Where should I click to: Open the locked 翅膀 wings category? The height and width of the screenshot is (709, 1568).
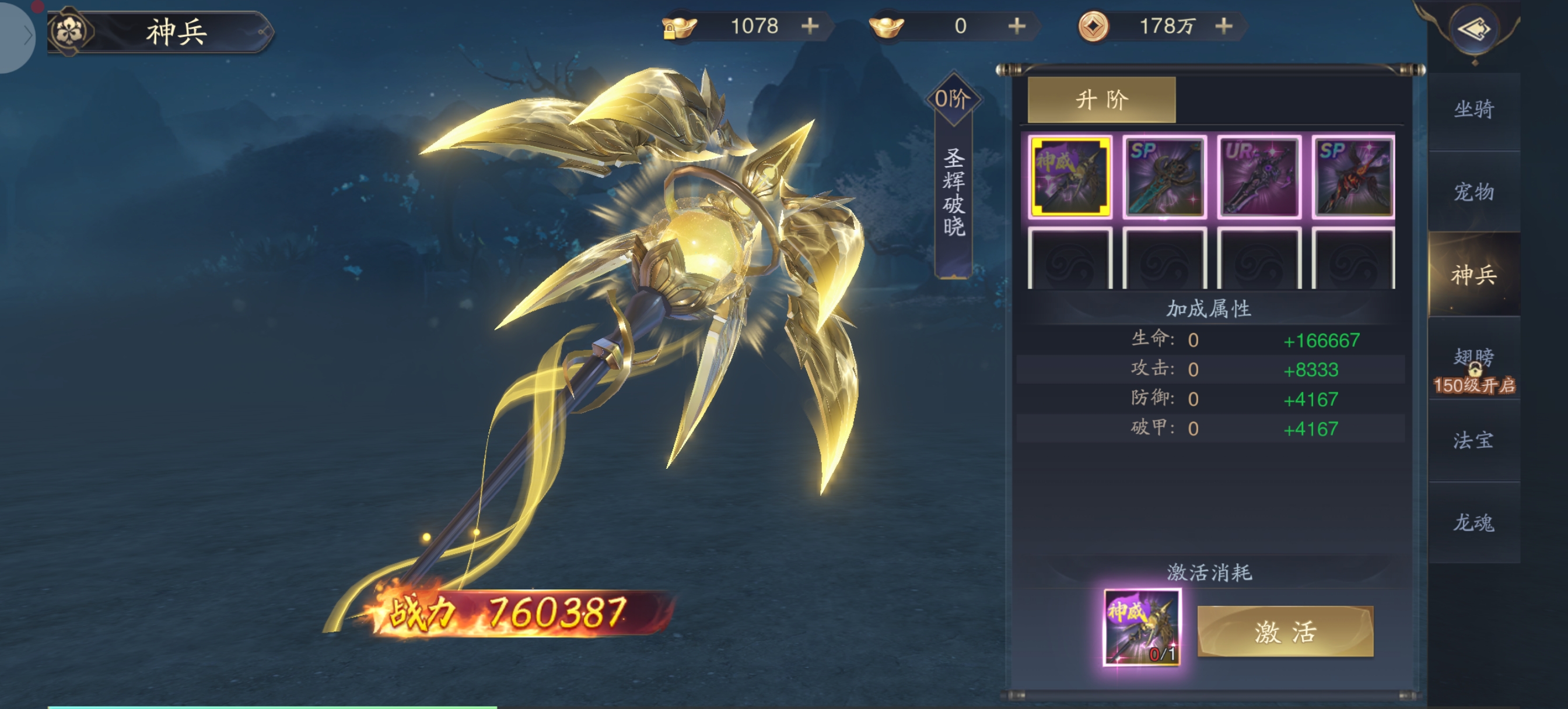click(1473, 368)
